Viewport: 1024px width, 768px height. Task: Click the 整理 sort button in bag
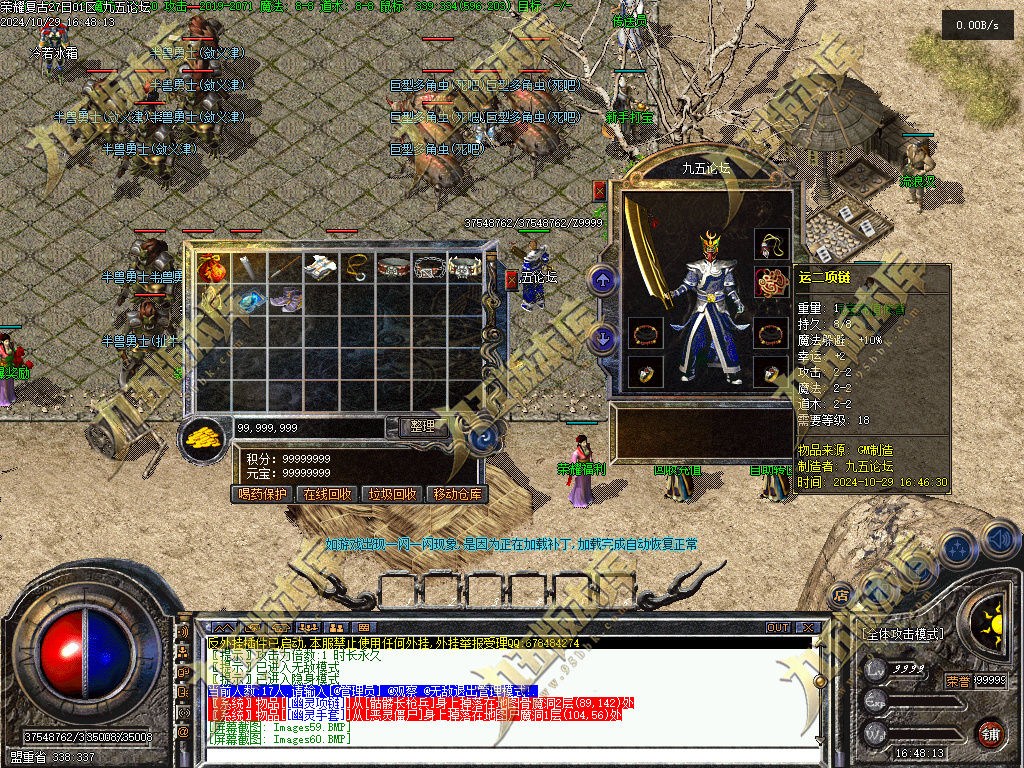423,426
